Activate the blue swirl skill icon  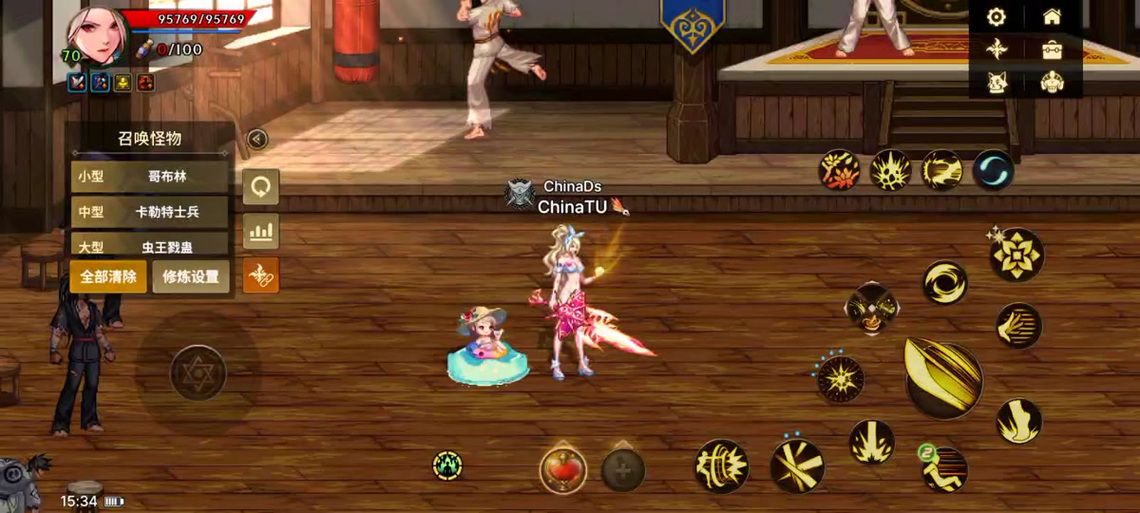coord(992,169)
